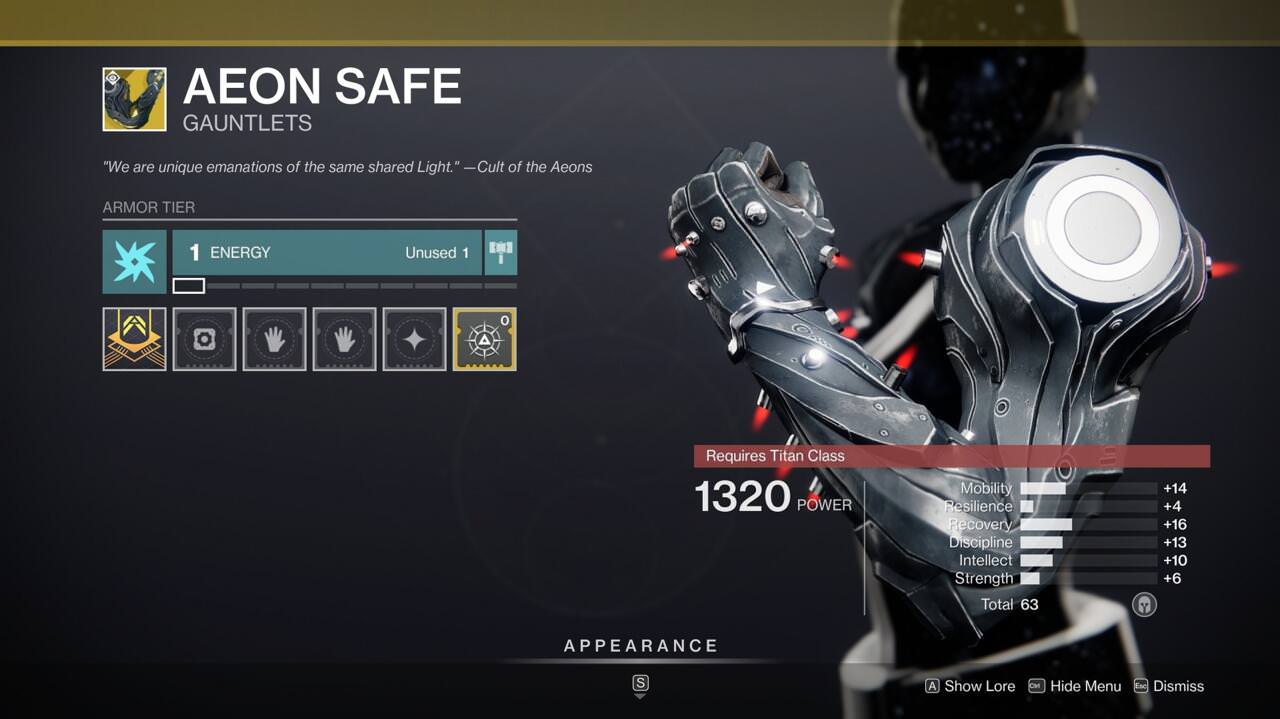This screenshot has width=1280, height=719.
Task: Select the Stasis energy type icon
Action: pyautogui.click(x=134, y=261)
